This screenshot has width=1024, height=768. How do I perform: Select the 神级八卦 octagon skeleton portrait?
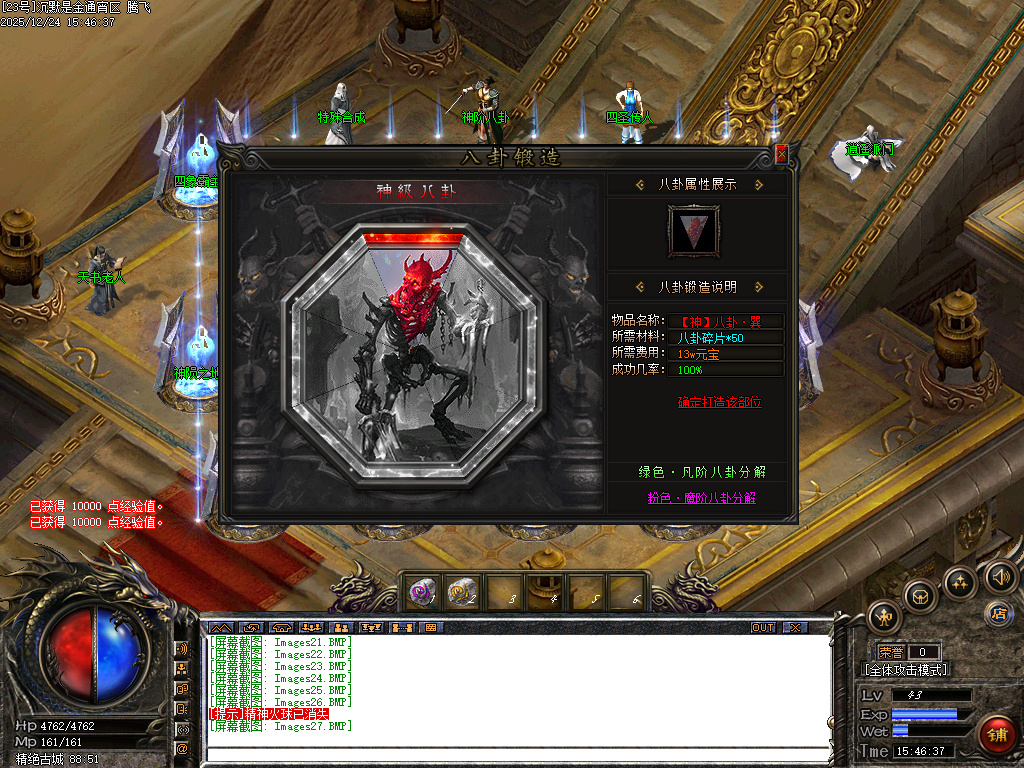point(423,343)
